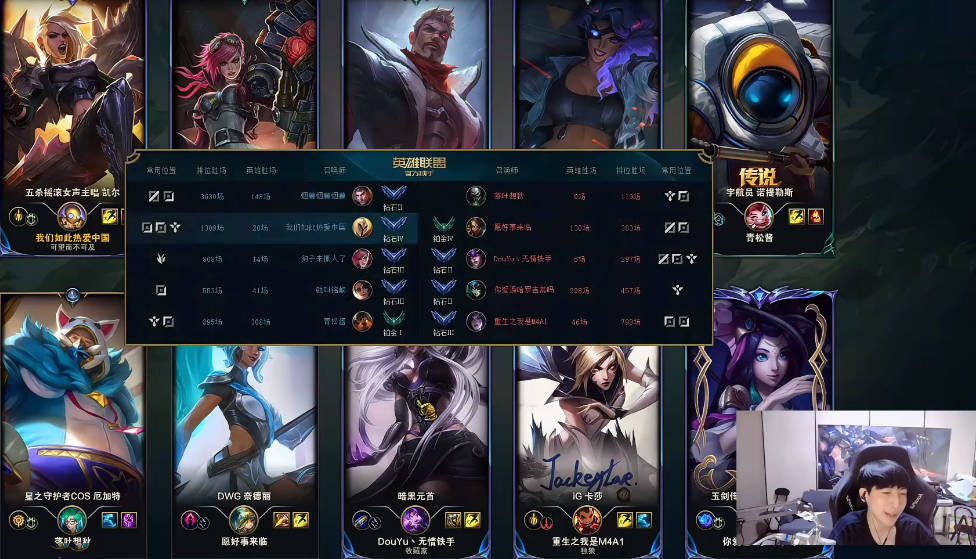Select the 我们如此热爱中国 row in the stats panel
This screenshot has width=976, height=559.
pos(316,228)
